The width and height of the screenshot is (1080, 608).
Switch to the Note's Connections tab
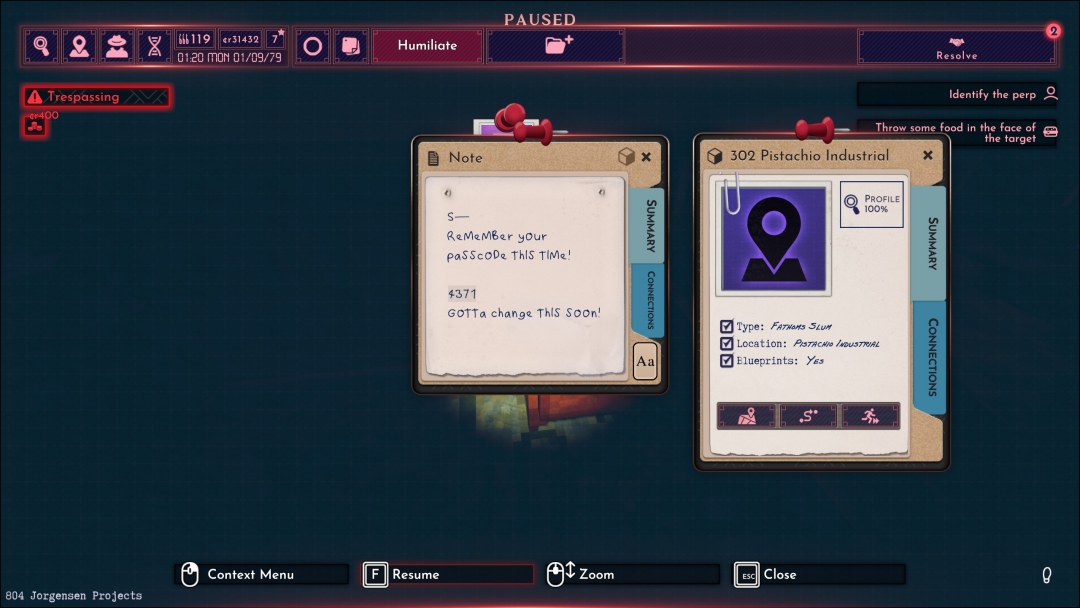click(x=649, y=299)
